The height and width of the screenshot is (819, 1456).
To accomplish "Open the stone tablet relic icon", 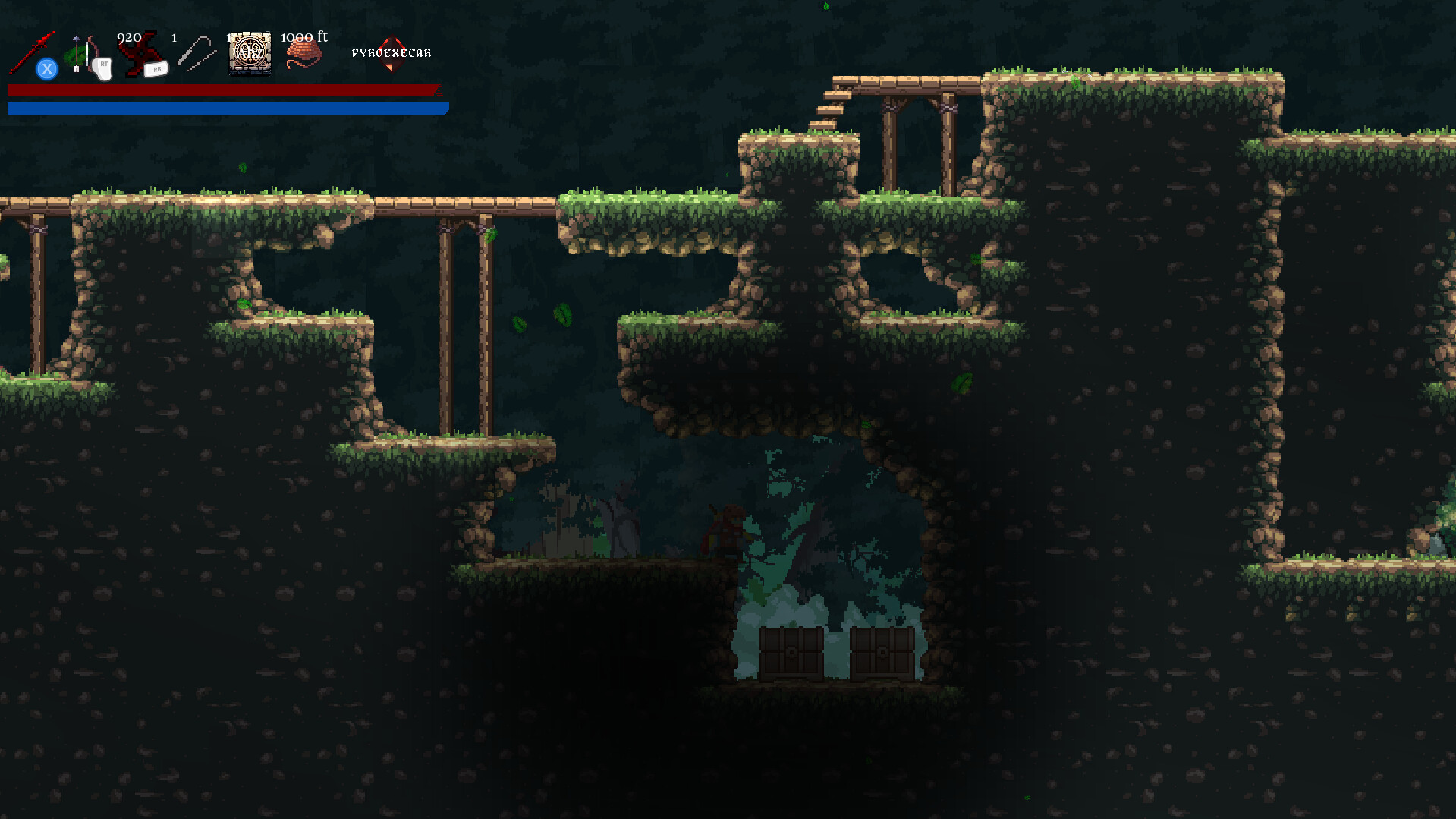I will 250,53.
